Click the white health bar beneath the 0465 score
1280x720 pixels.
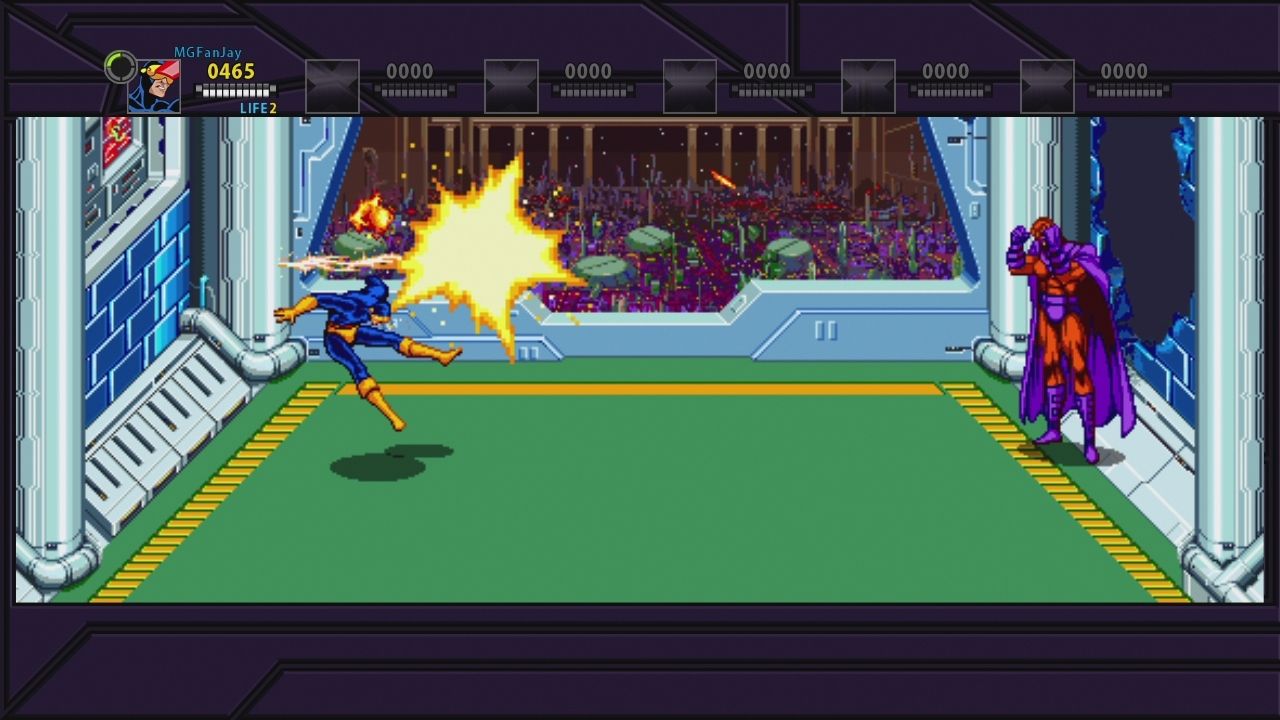237,88
